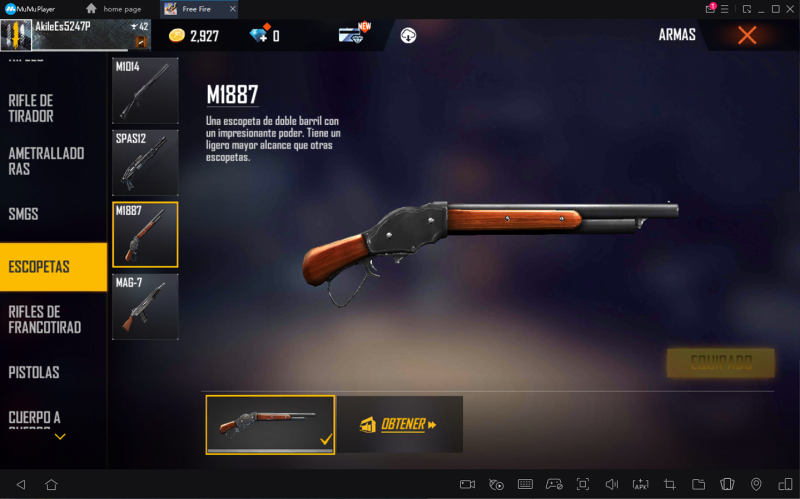Click the gold coins balance icon
The image size is (800, 499).
tap(177, 36)
